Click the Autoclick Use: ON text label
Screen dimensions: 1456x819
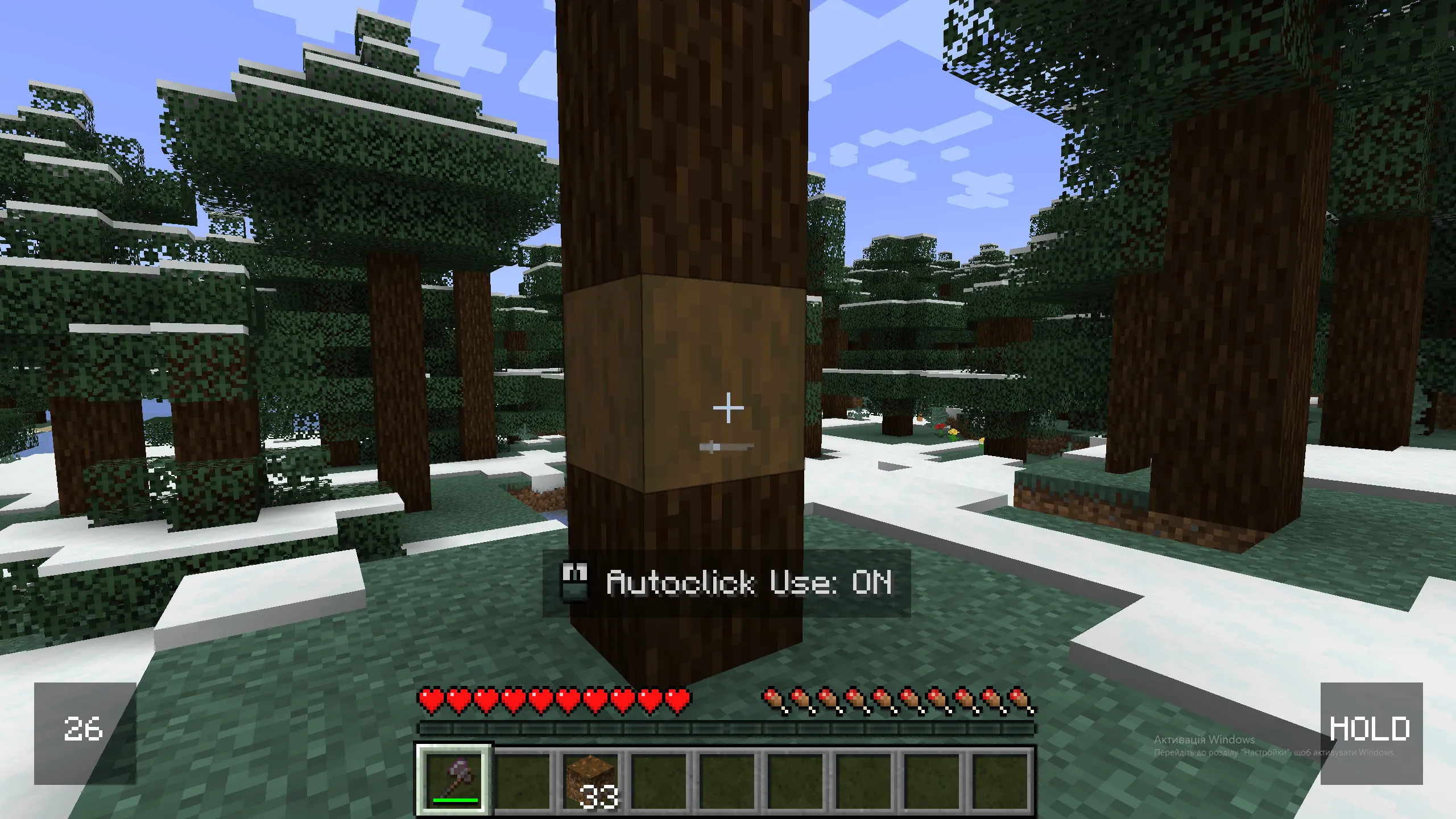click(x=751, y=582)
